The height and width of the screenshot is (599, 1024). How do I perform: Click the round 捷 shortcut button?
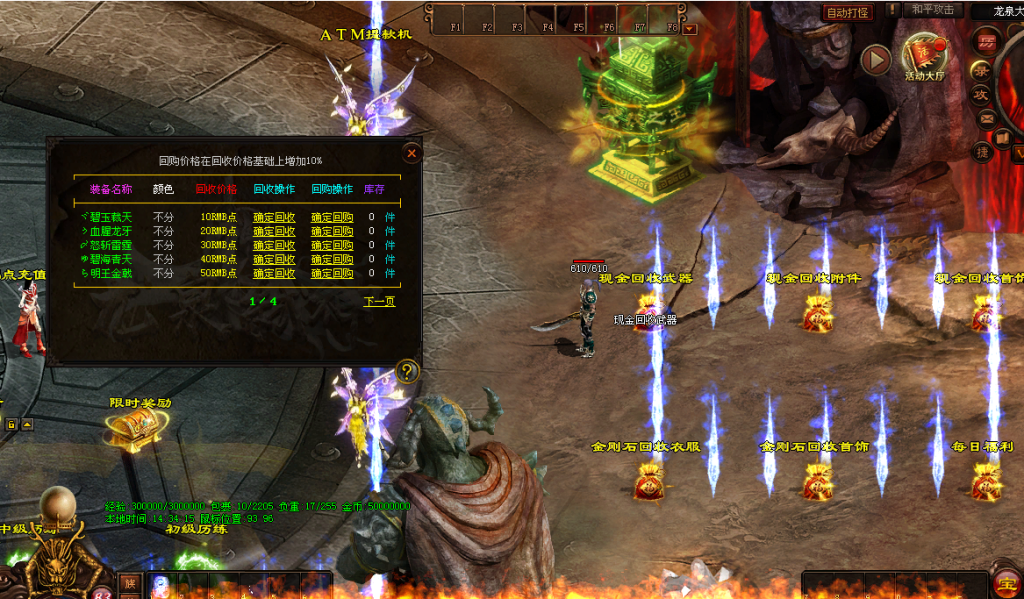pos(982,151)
